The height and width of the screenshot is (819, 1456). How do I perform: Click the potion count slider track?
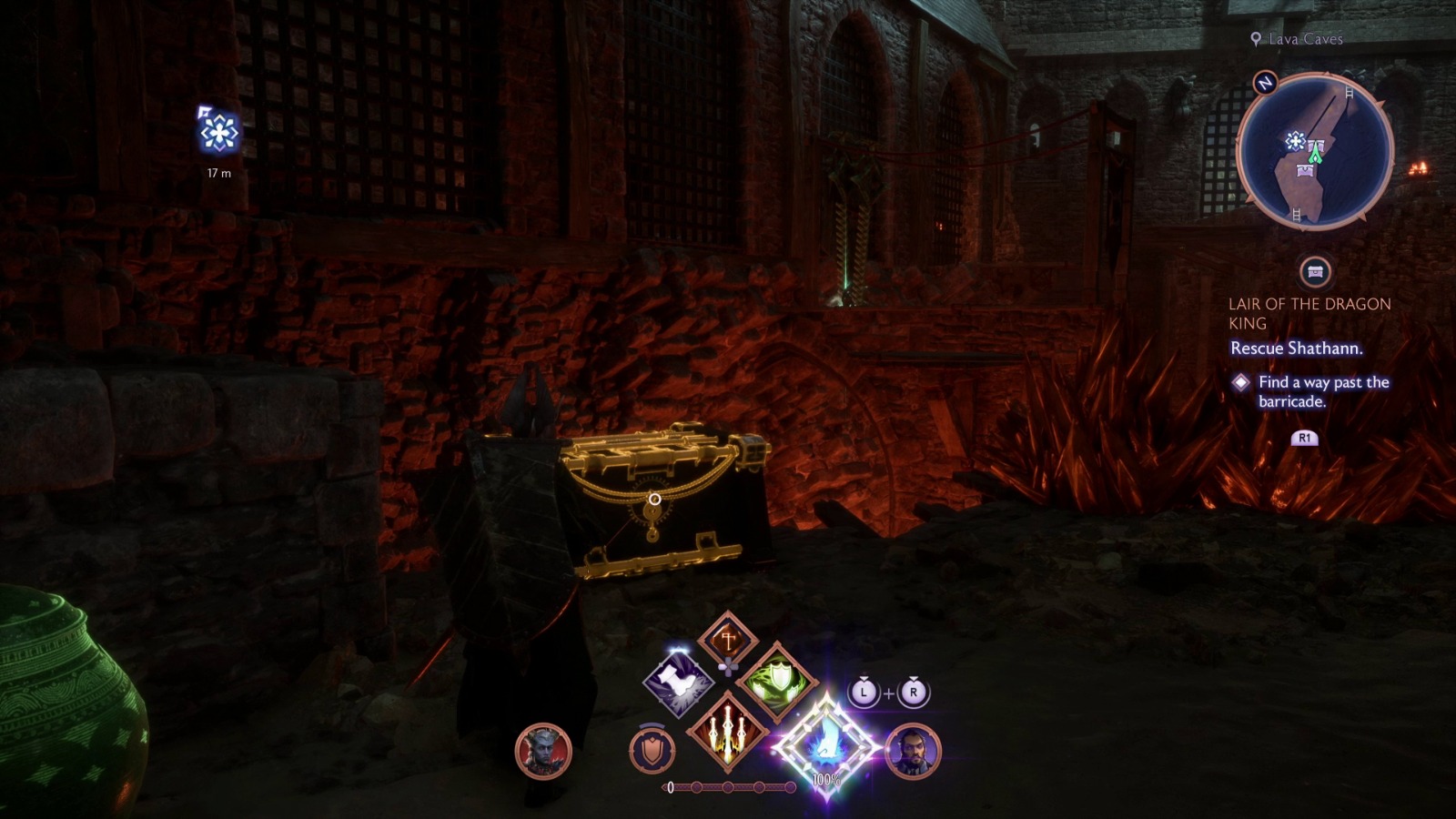click(x=728, y=786)
